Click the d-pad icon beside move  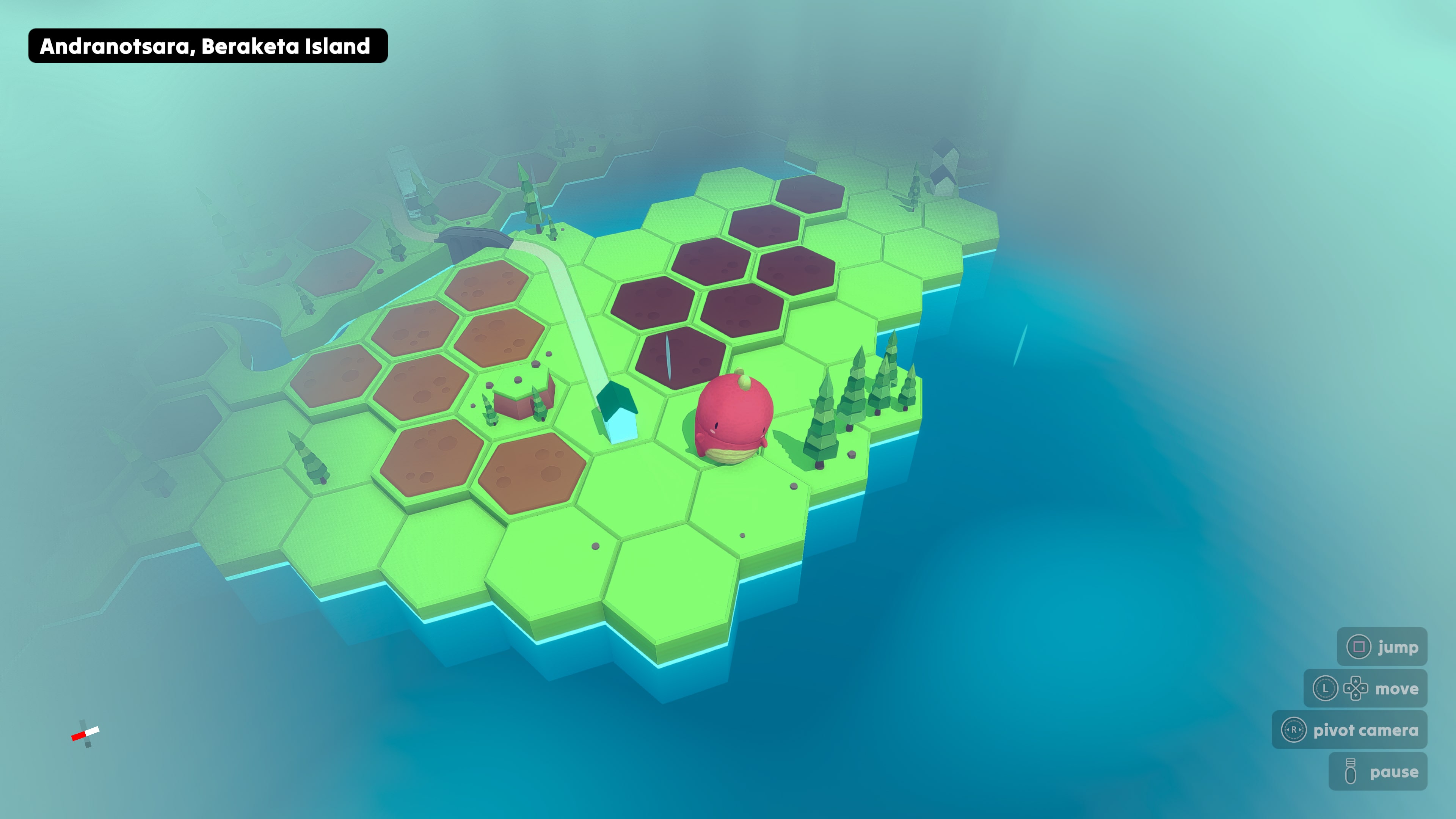(x=1356, y=689)
